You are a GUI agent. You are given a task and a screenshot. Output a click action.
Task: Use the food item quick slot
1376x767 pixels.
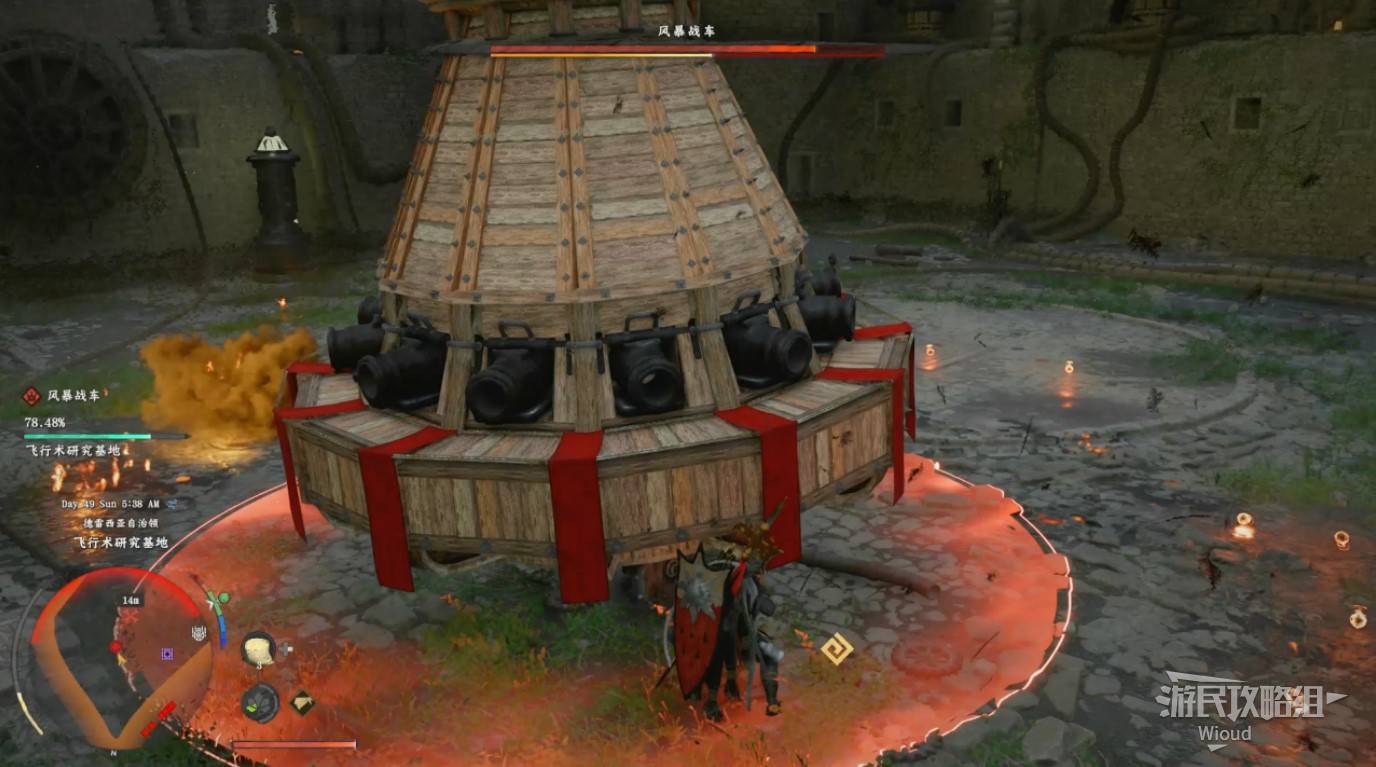[259, 648]
